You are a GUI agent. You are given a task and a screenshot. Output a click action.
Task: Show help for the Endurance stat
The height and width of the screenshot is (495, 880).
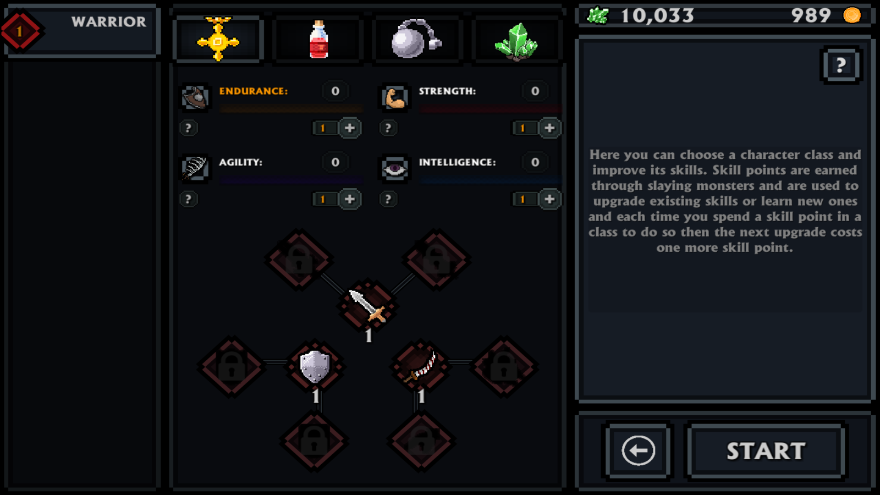(188, 128)
